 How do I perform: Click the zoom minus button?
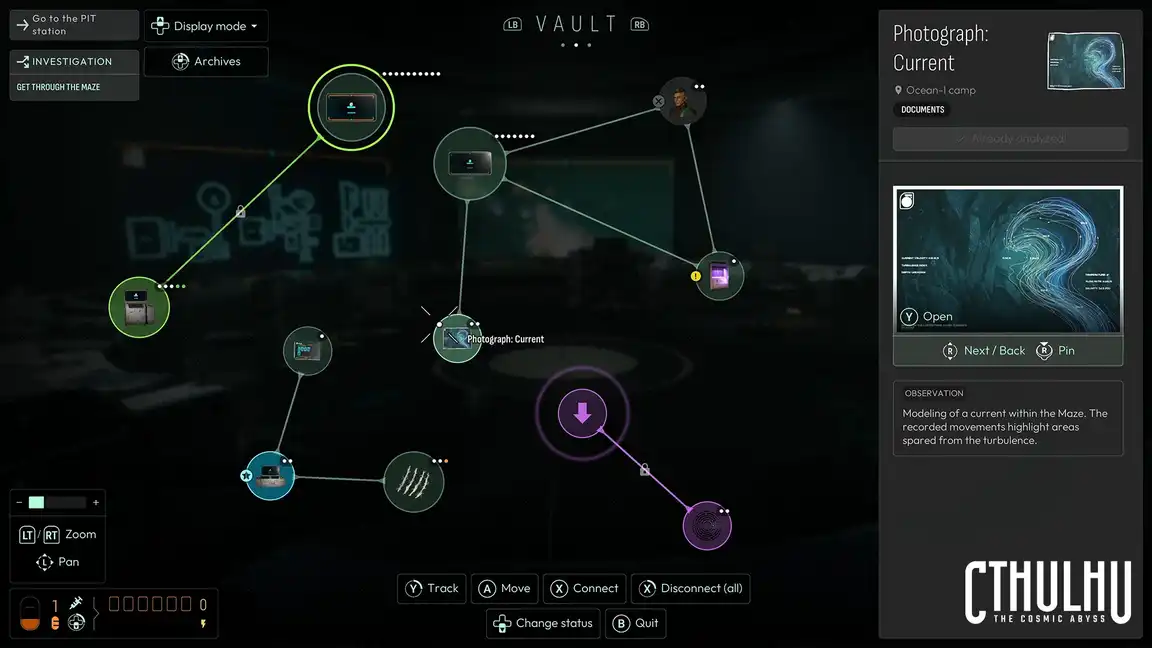19,503
